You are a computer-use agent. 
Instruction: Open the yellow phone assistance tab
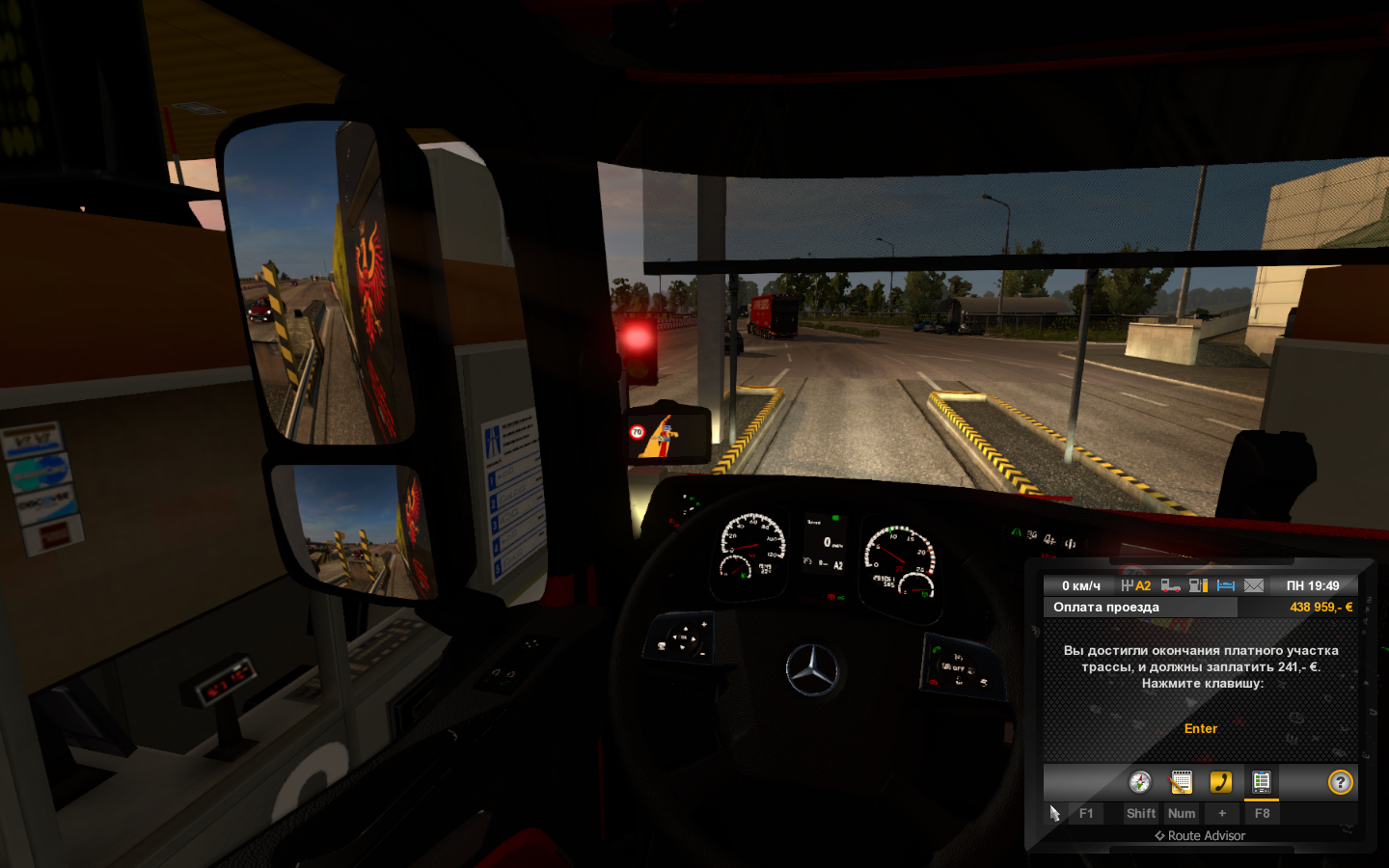pyautogui.click(x=1221, y=782)
